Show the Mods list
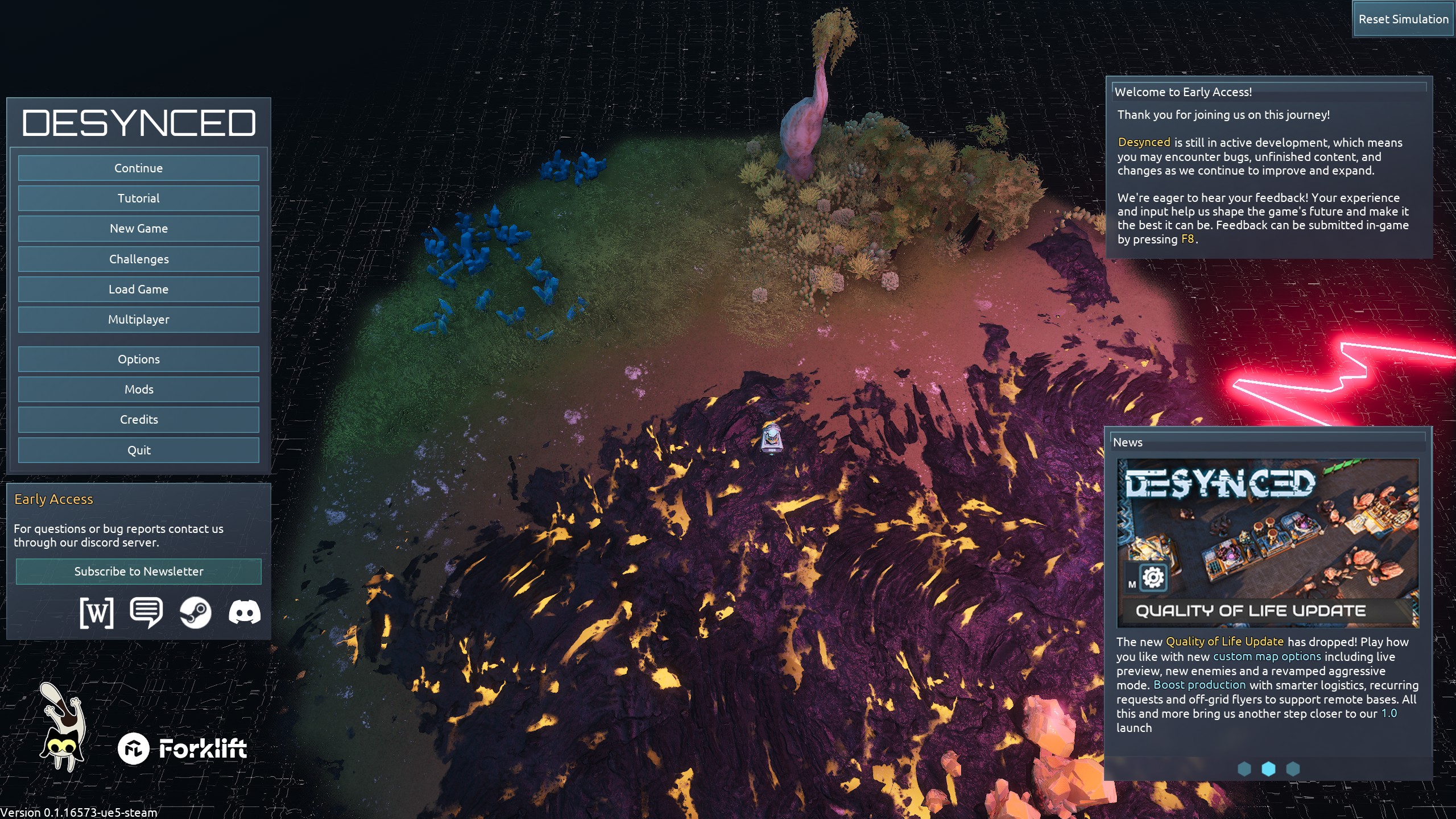Screen dimensions: 1456x819 click(x=138, y=390)
